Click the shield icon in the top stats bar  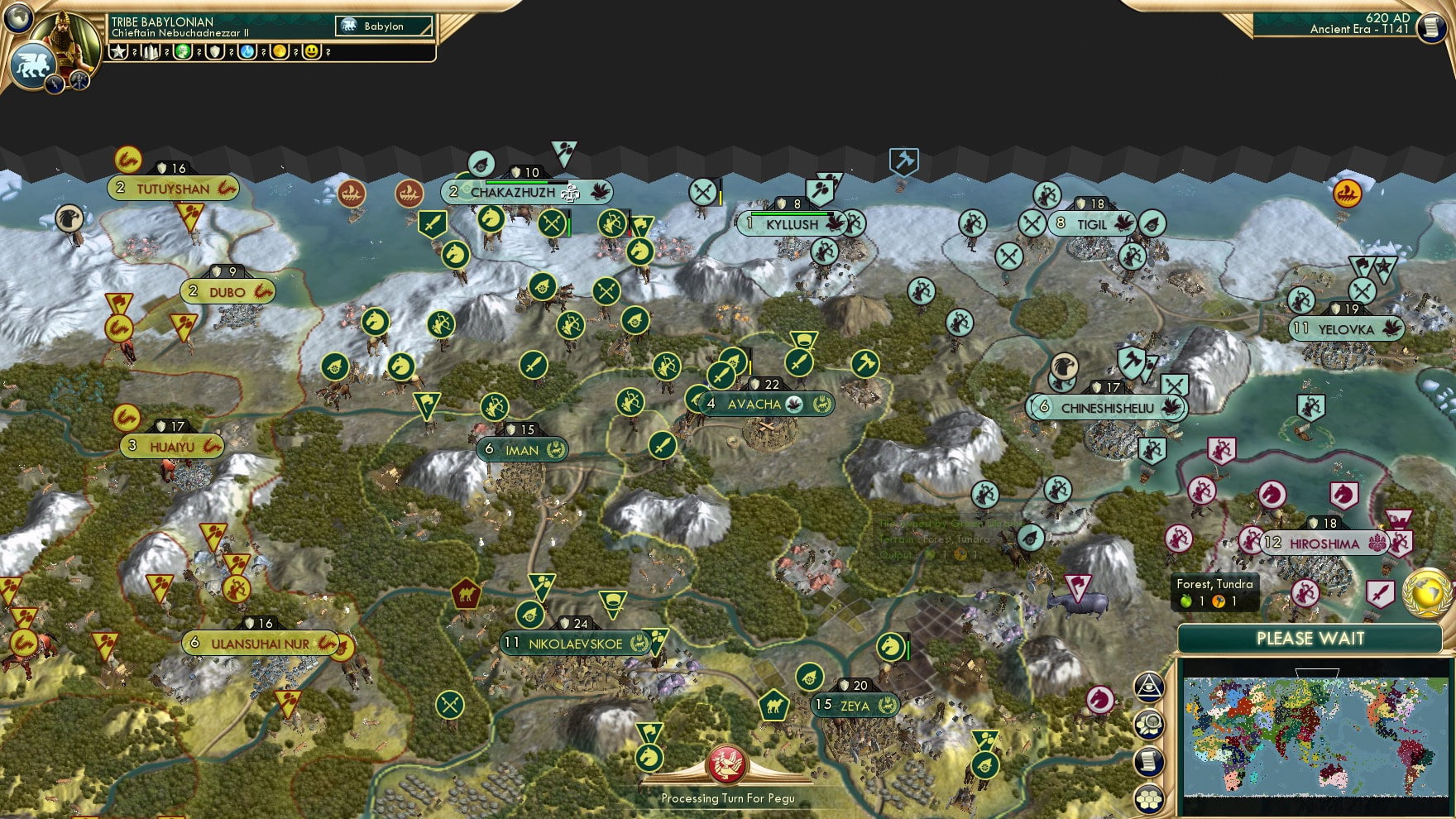pos(213,52)
